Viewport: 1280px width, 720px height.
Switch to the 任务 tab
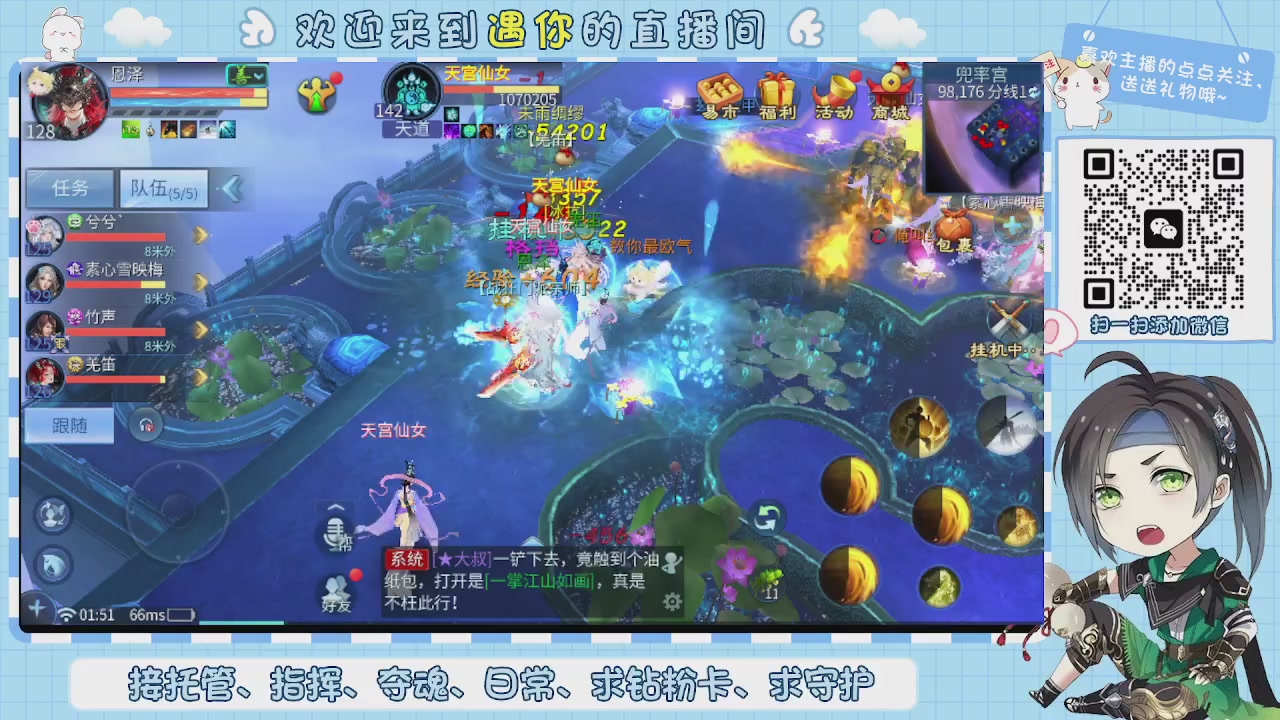tap(69, 188)
